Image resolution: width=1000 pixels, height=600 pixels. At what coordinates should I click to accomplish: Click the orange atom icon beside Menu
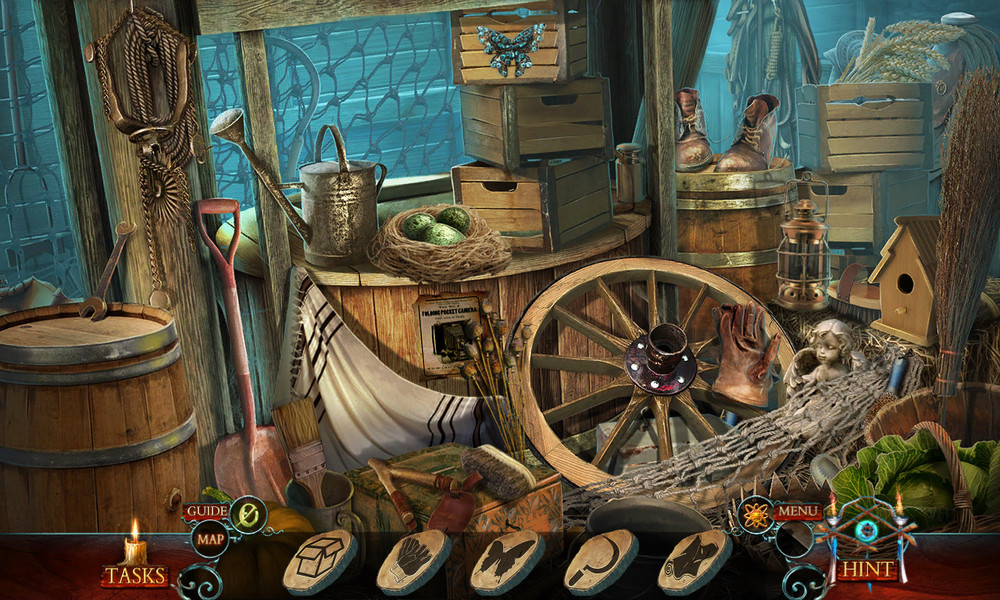754,513
